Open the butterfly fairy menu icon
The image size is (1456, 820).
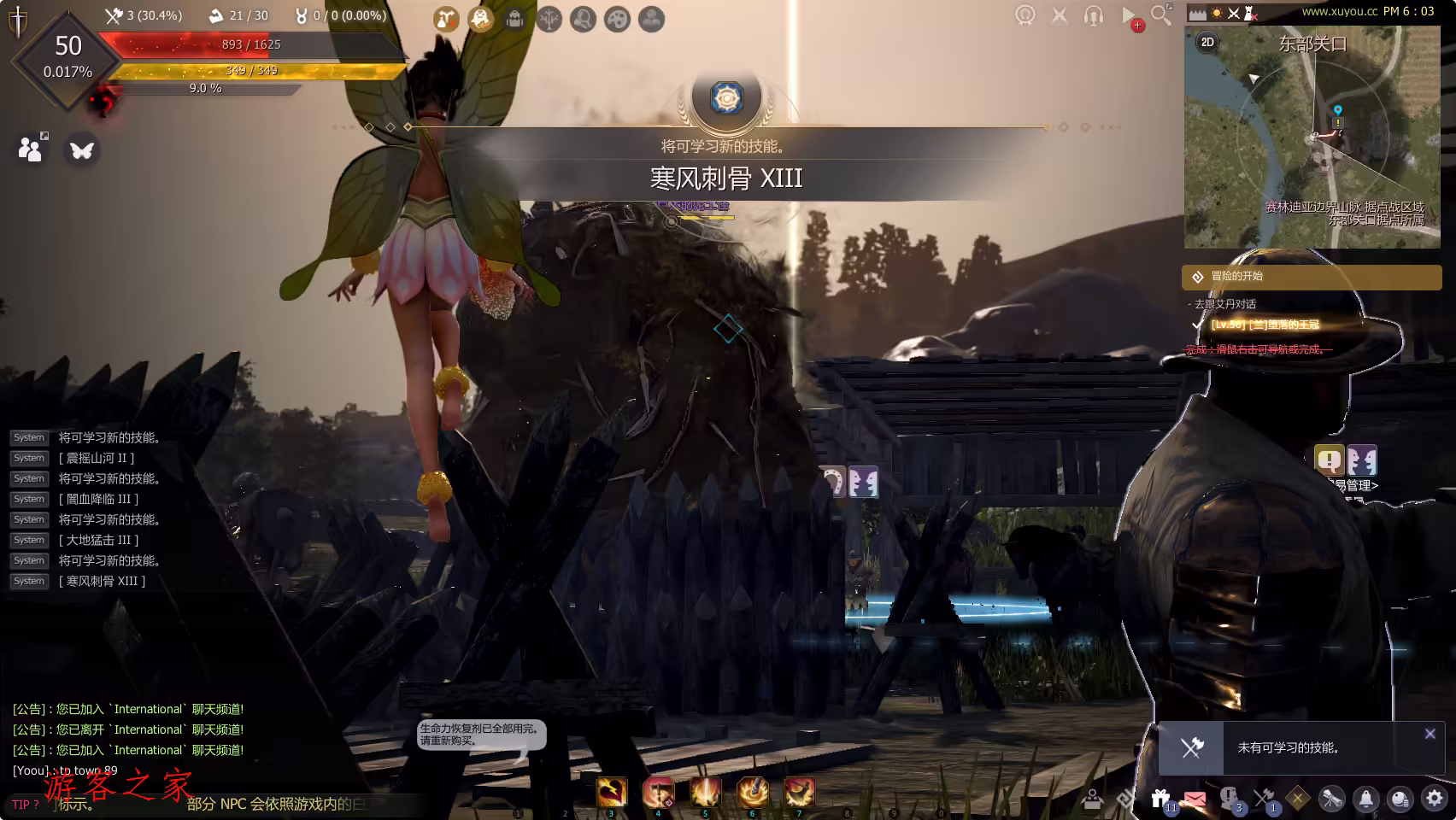pyautogui.click(x=82, y=150)
